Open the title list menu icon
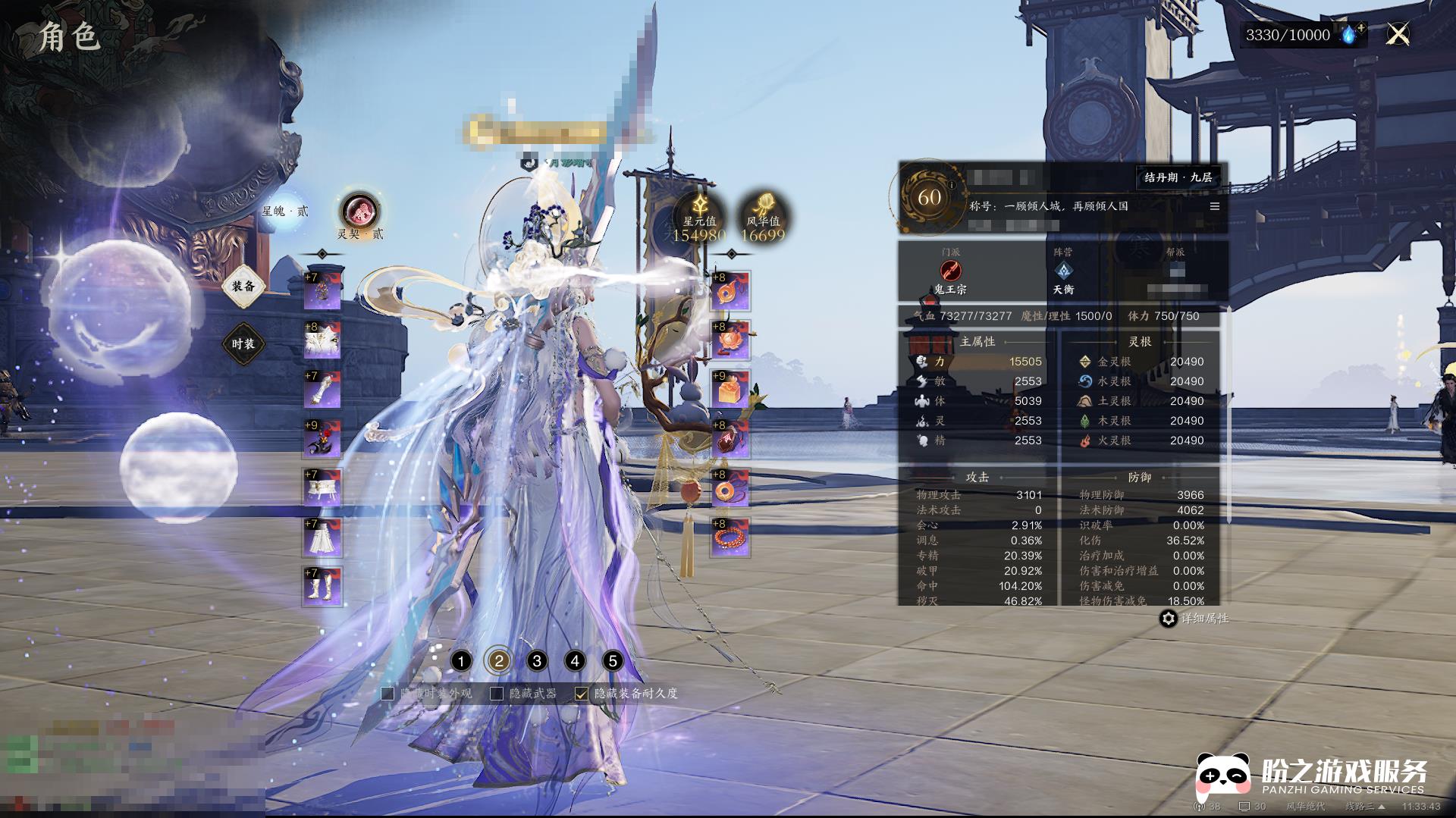Viewport: 1456px width, 818px height. [x=1215, y=206]
